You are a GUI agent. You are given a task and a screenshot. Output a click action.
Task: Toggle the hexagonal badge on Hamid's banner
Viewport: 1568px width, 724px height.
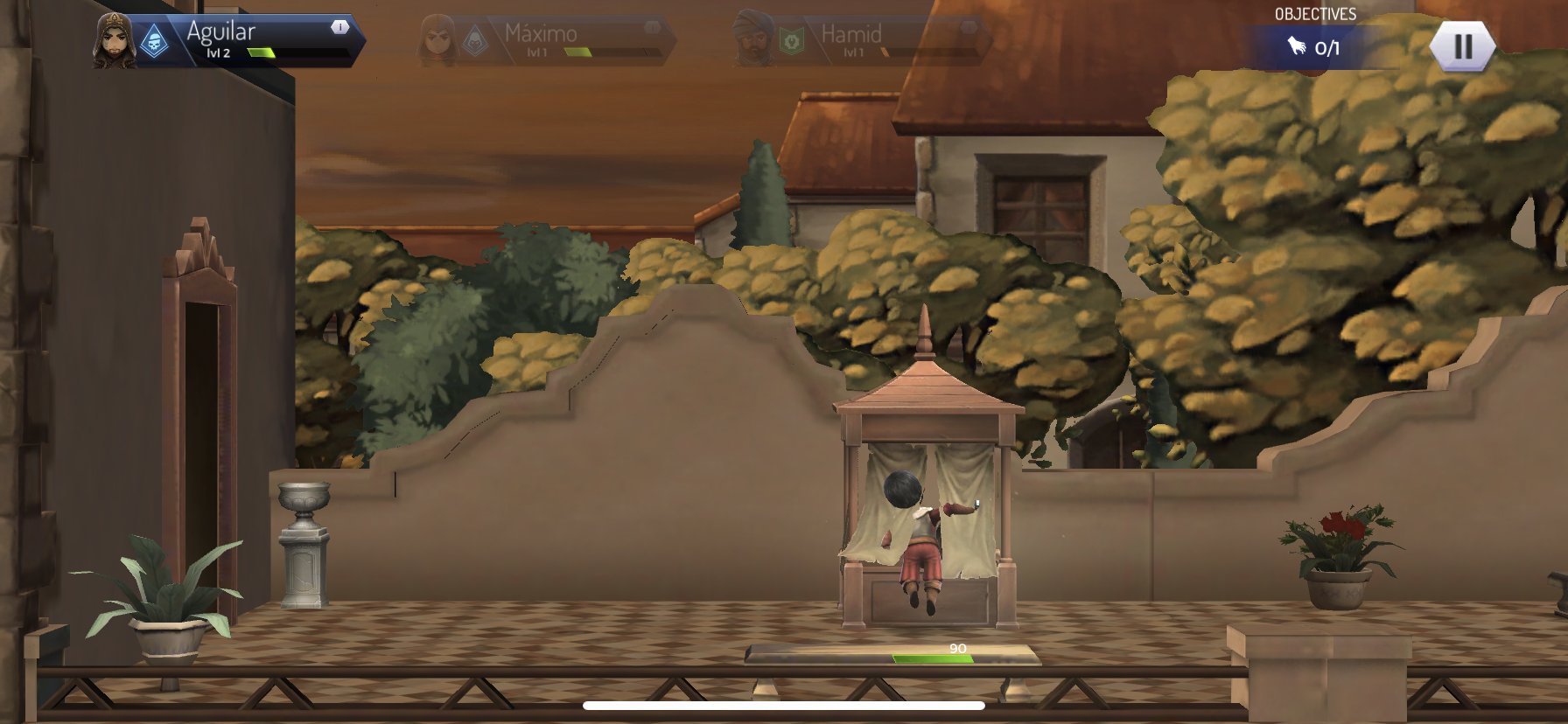[967, 29]
